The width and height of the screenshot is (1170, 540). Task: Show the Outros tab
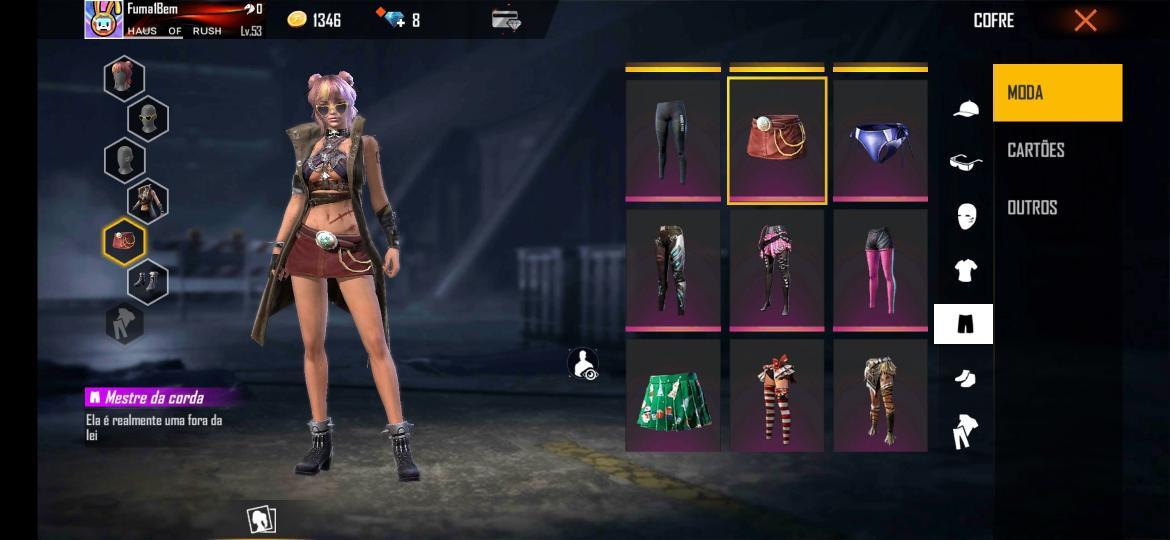pyautogui.click(x=1032, y=207)
